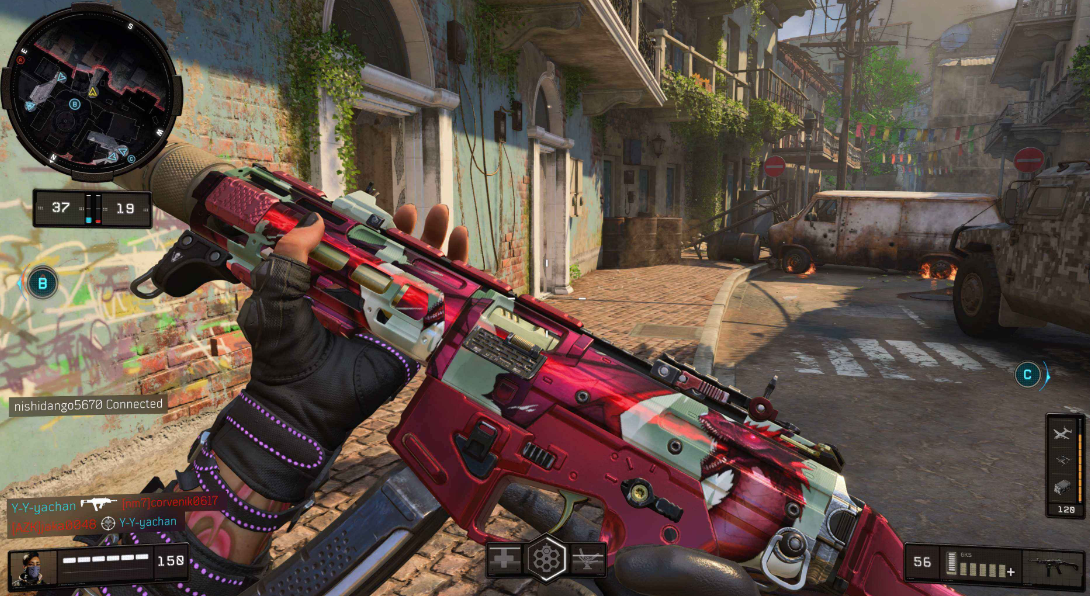Viewport: 1090px width, 596px height.
Task: Click the masked player portrait
Action: pos(31,568)
